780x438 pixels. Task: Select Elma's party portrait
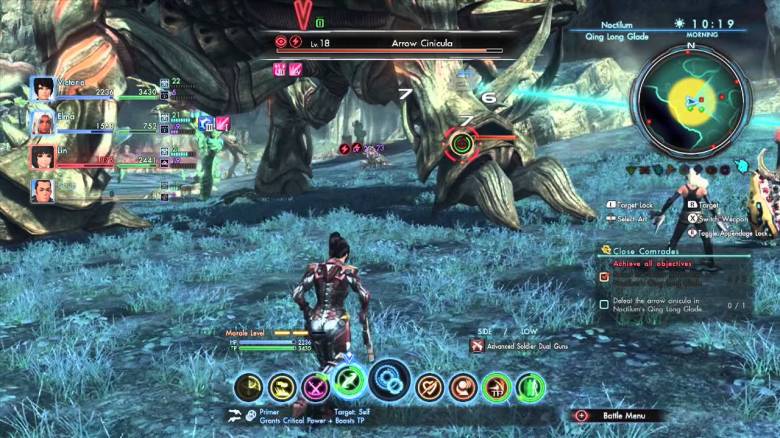coord(43,123)
